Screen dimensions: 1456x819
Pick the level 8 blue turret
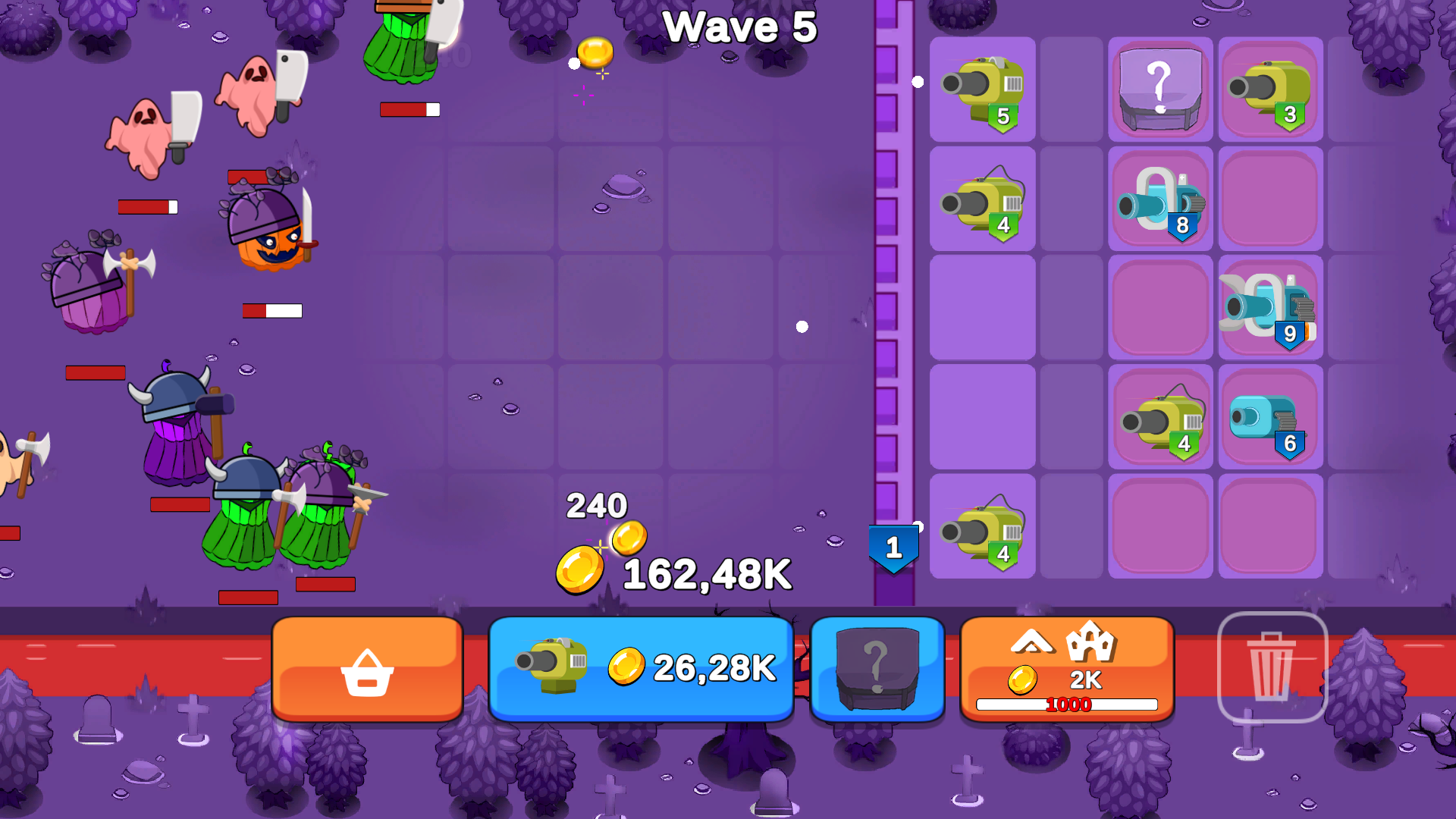(1159, 201)
